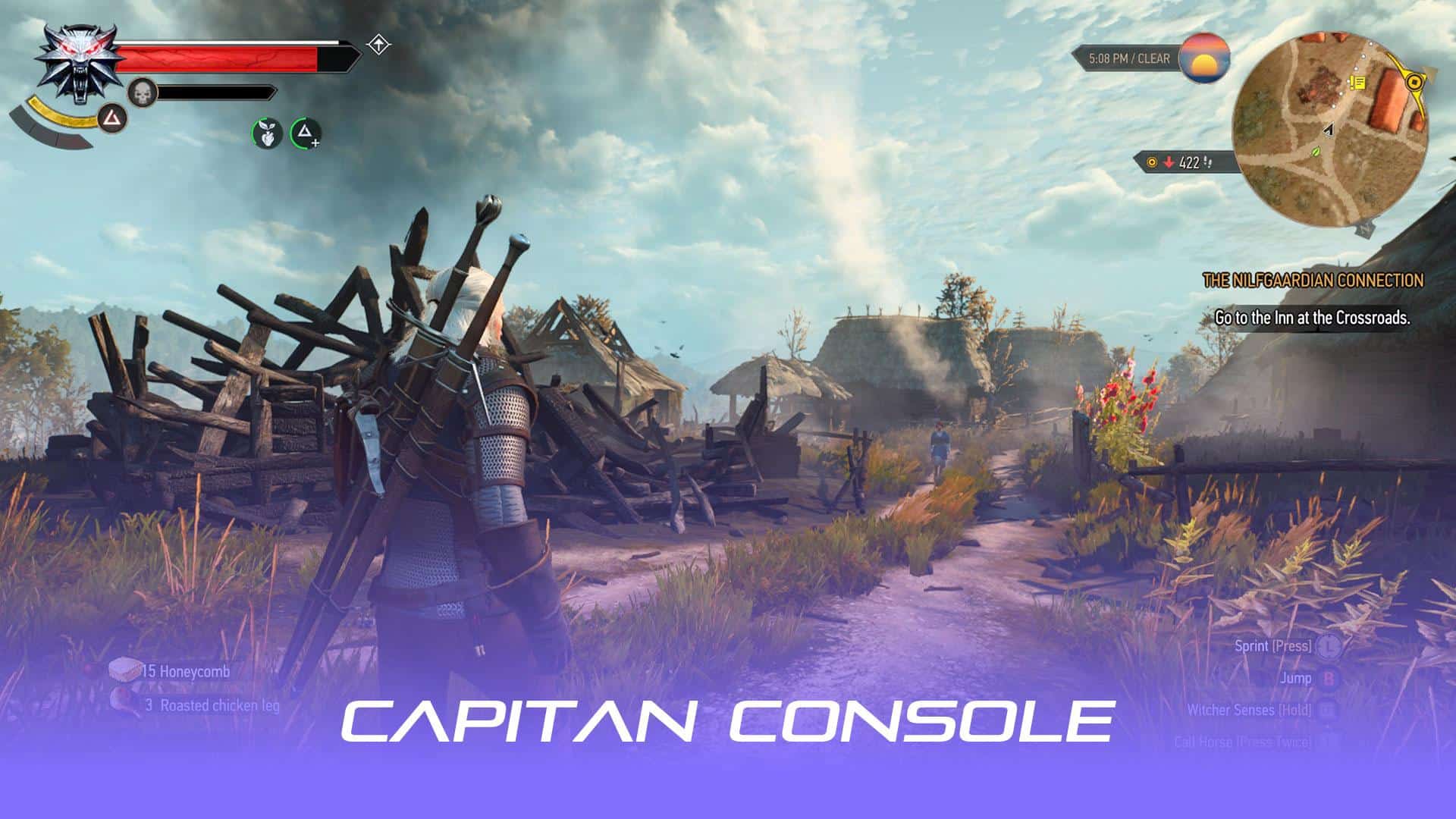Click the adrenaline diamond icon beside health bar

coord(377,45)
